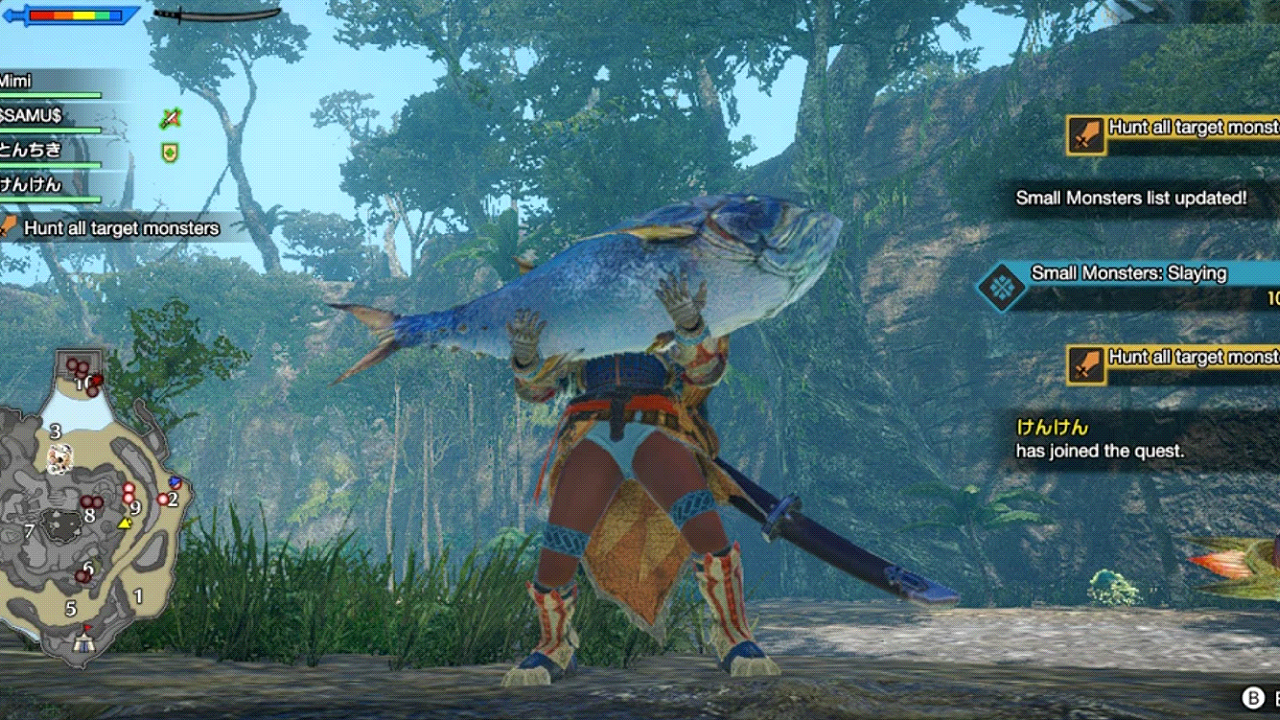The width and height of the screenshot is (1280, 720).
Task: Click the green shield buff icon below the attack icon
Action: (170, 152)
